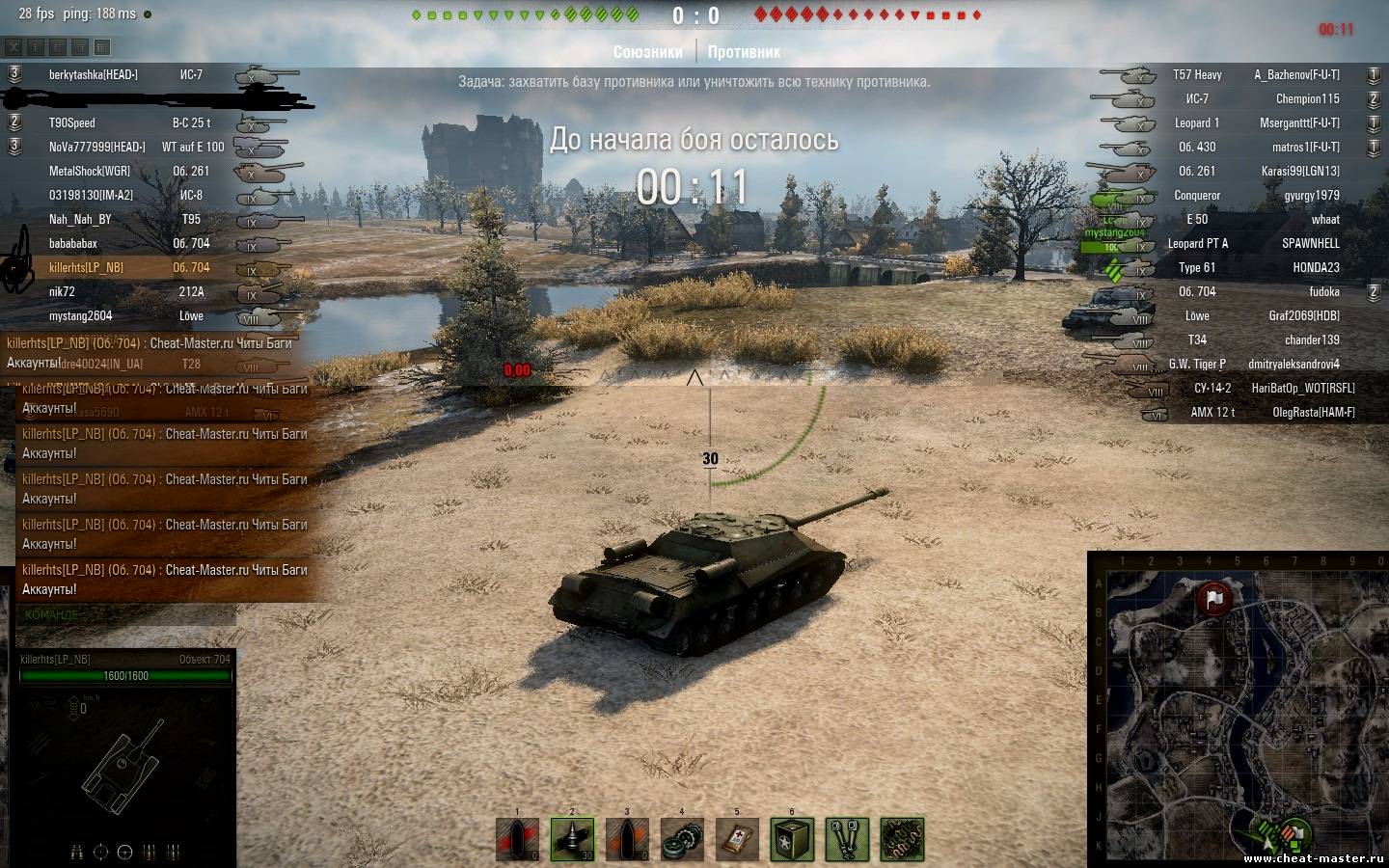This screenshot has width=1389, height=868.
Task: Hide player panel with the X button
Action: click(x=14, y=46)
